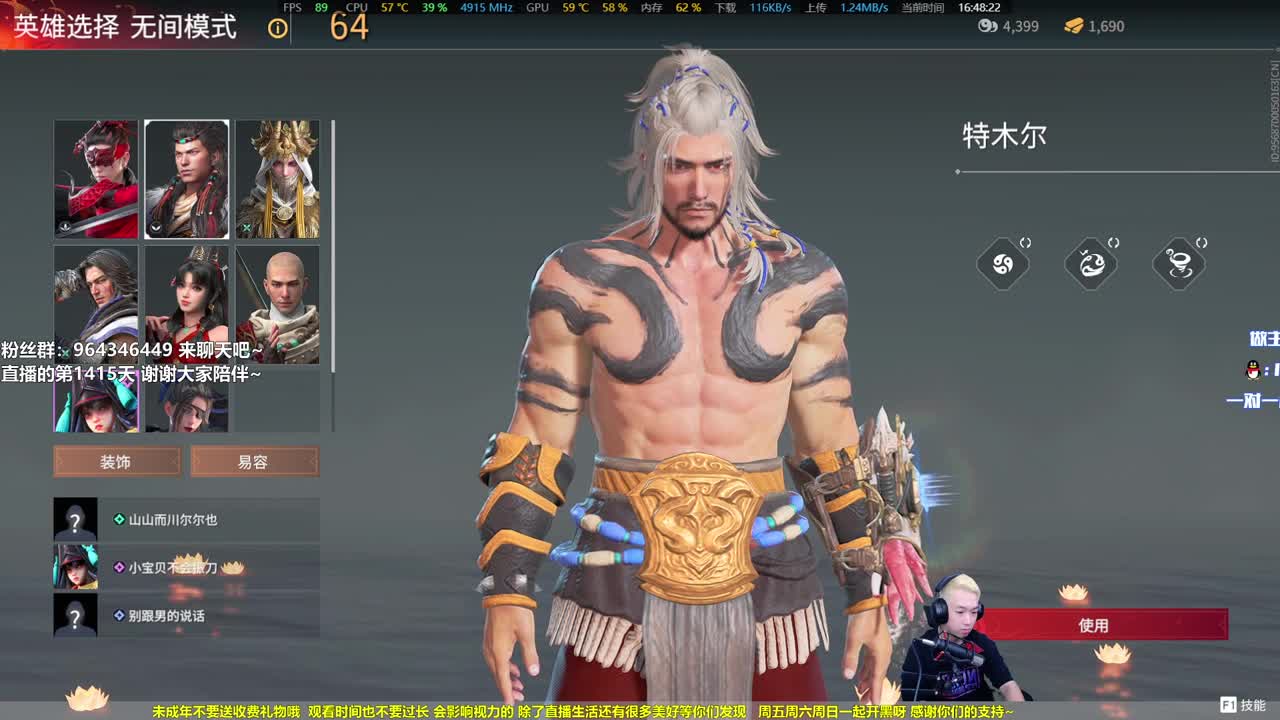This screenshot has height=720, width=1280.
Task: Switch to the 装饰 tab
Action: [116, 461]
